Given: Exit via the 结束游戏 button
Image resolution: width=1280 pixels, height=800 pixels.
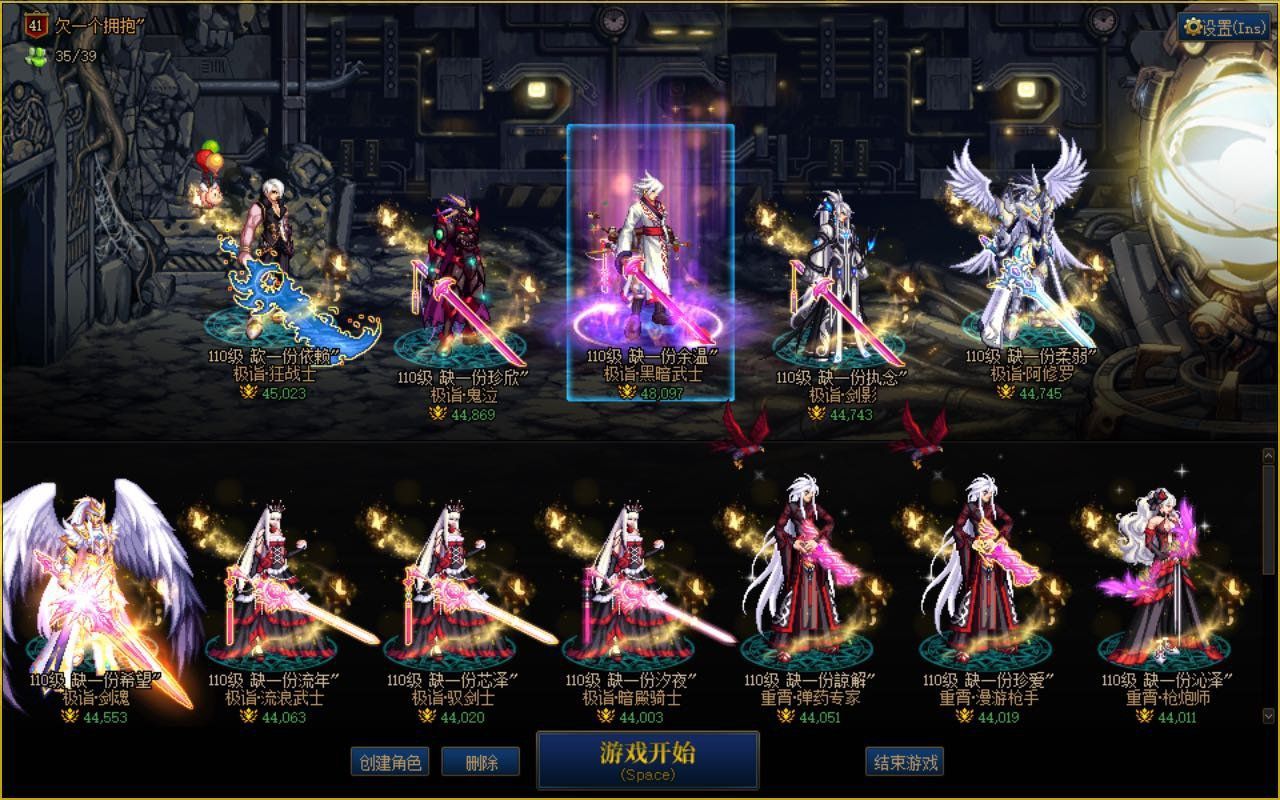Looking at the screenshot, I should pos(905,762).
